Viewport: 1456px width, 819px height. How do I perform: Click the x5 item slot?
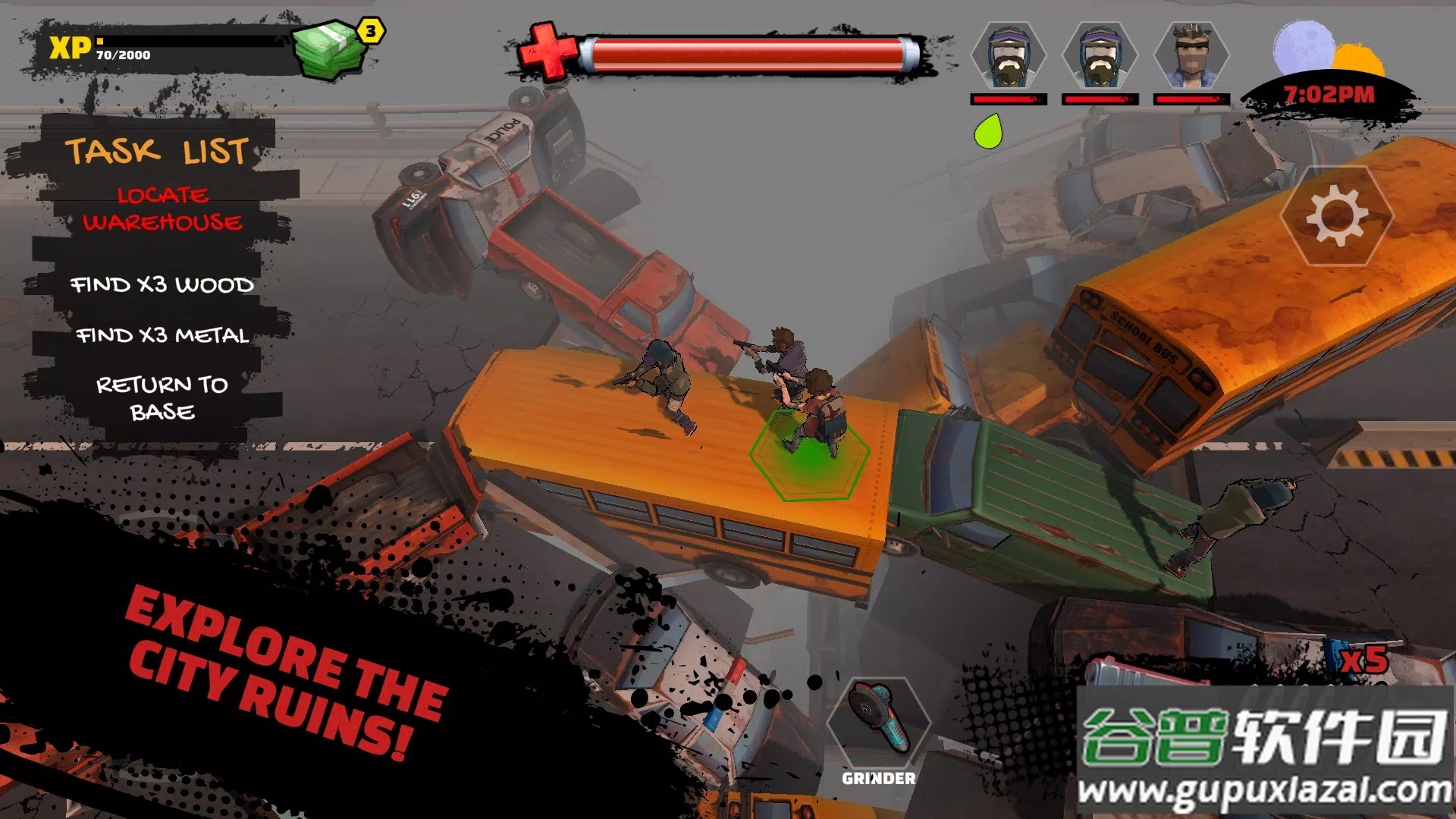pos(1363,661)
